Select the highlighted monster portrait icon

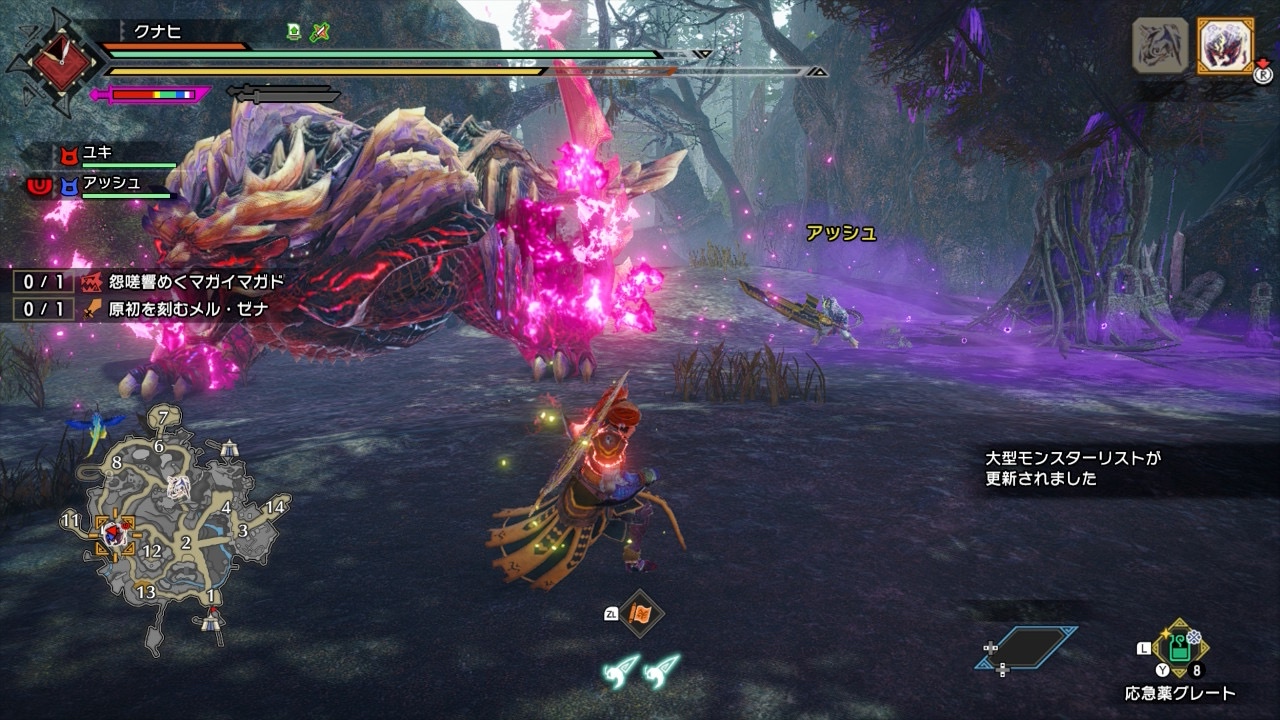[x=1225, y=46]
